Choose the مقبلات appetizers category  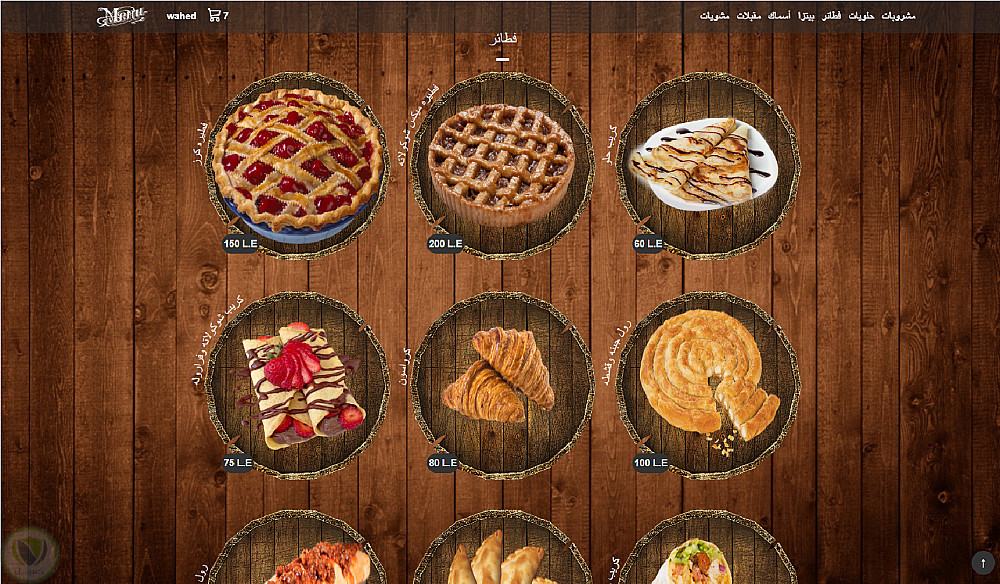[749, 16]
